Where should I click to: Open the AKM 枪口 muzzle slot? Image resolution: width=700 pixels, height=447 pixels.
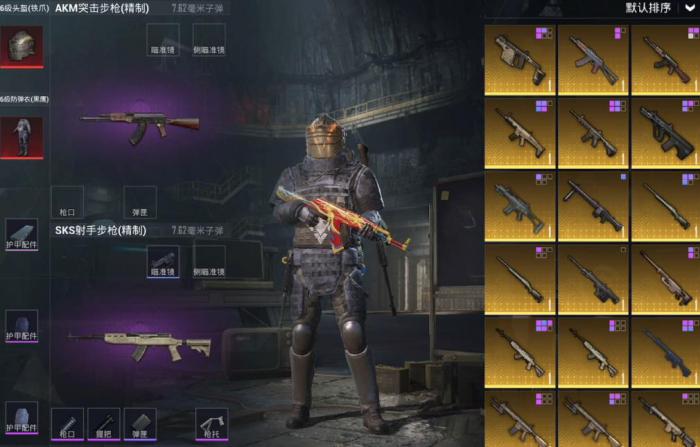pos(65,200)
